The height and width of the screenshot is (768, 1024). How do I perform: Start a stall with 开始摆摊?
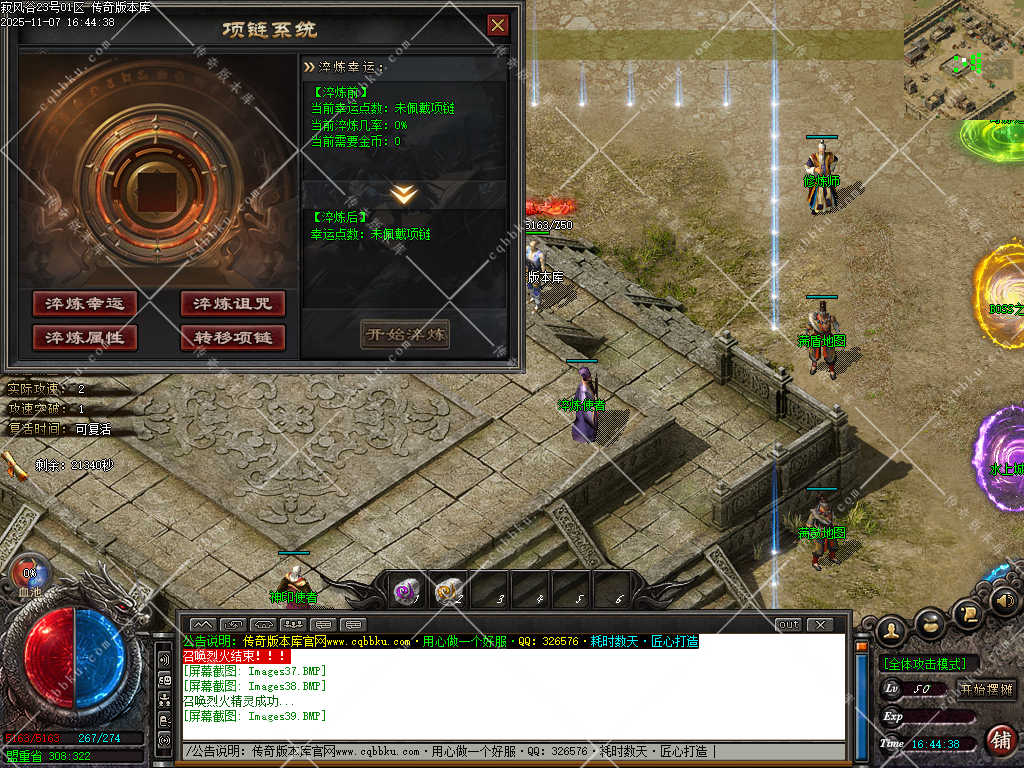click(x=986, y=688)
